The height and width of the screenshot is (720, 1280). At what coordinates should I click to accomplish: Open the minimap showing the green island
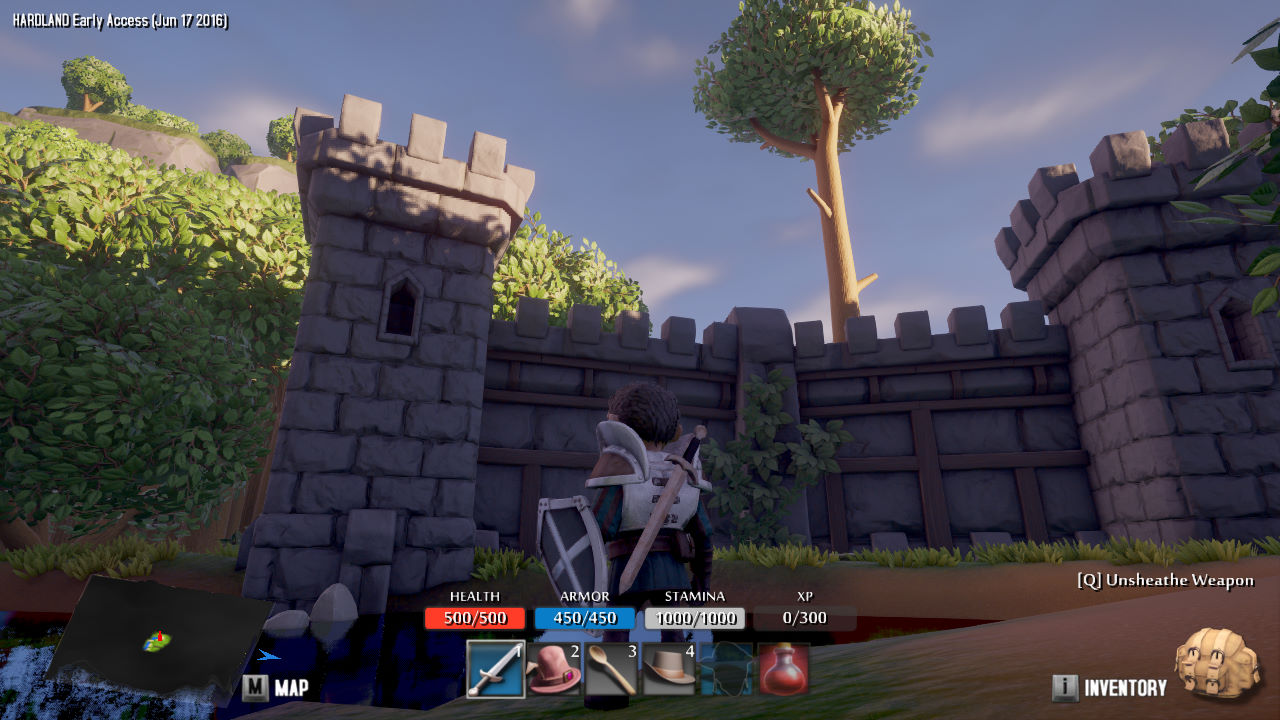[x=157, y=638]
